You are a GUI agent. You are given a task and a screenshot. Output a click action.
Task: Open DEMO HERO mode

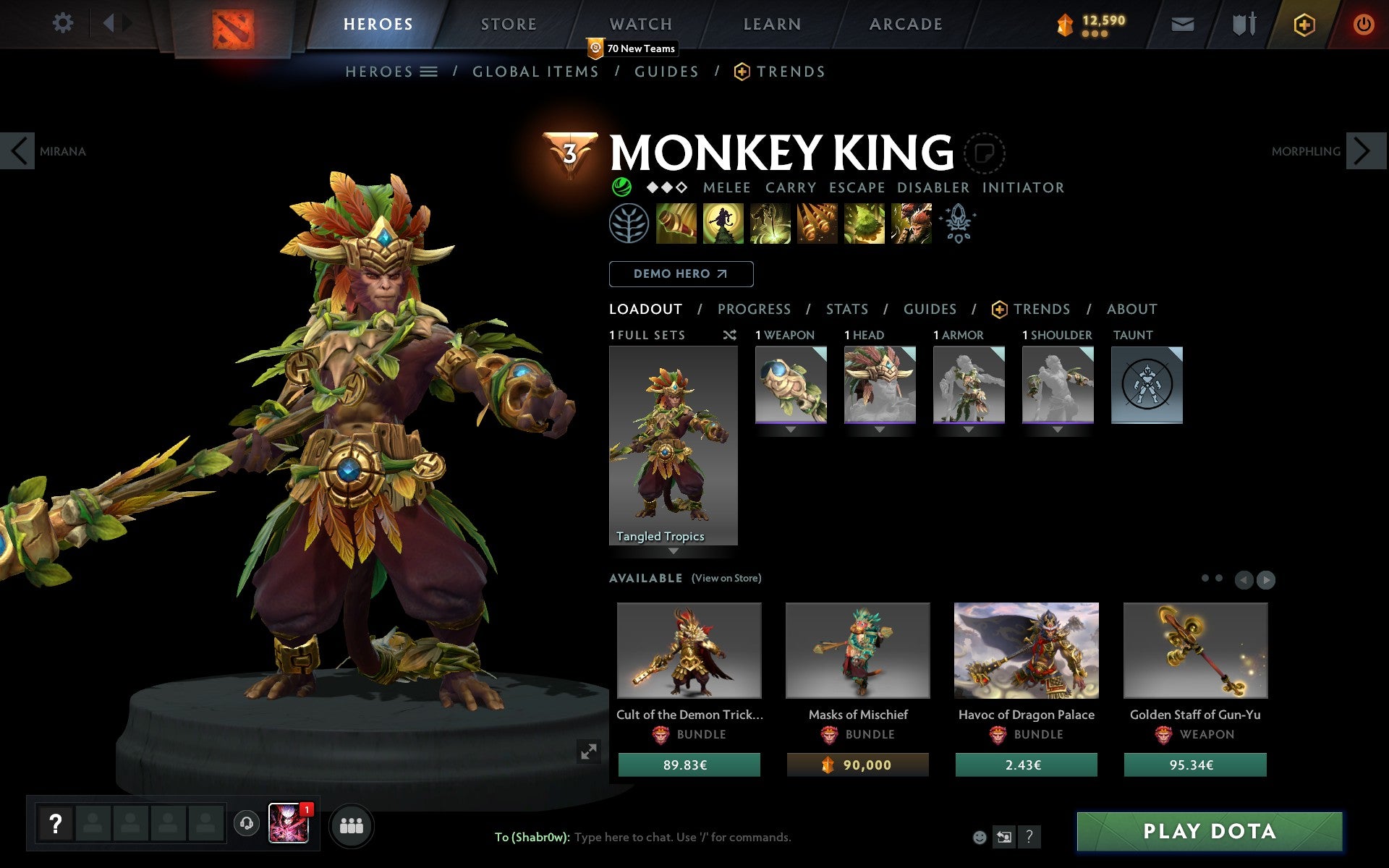click(x=681, y=274)
